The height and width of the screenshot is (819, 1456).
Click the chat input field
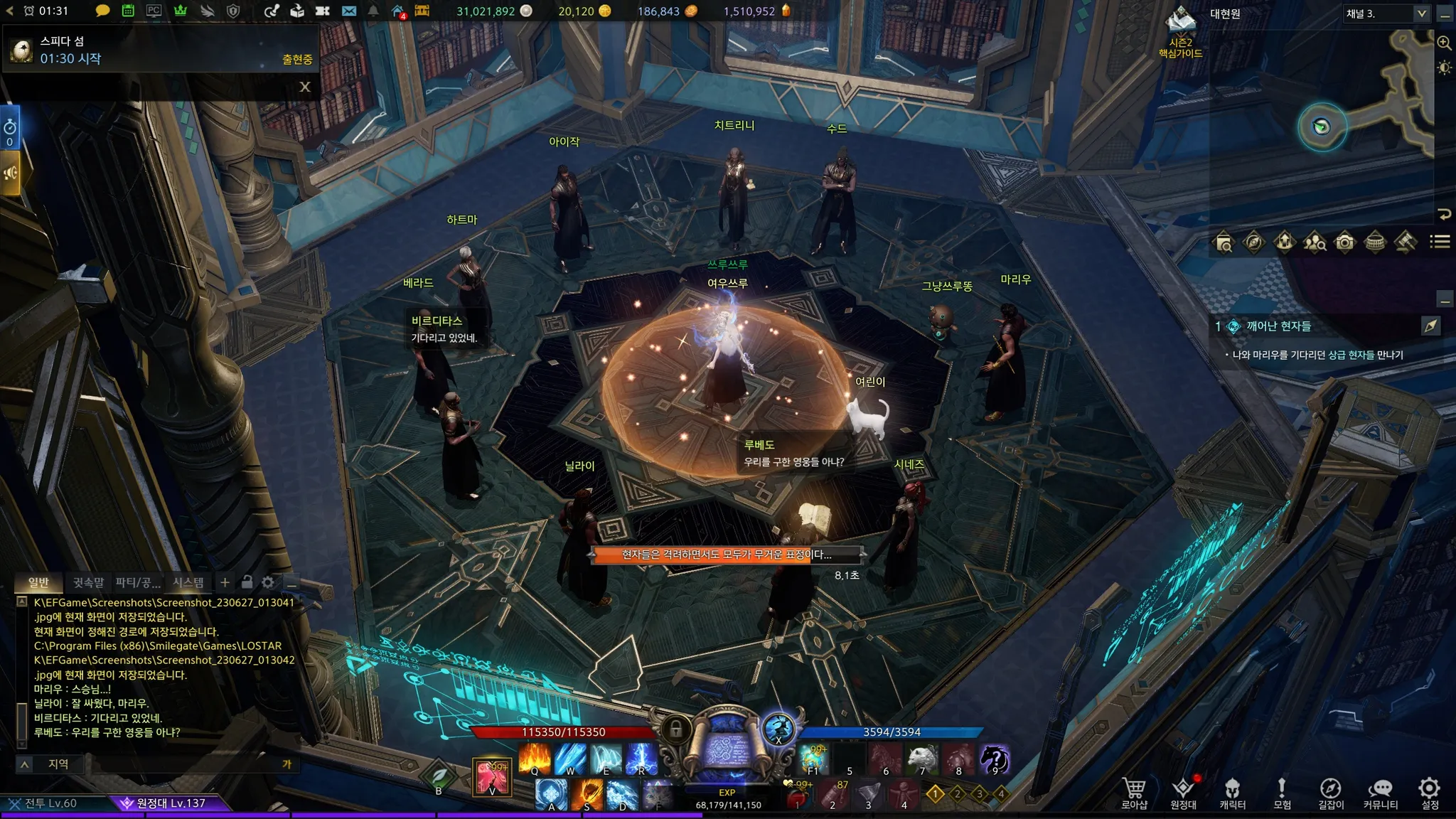coord(185,764)
